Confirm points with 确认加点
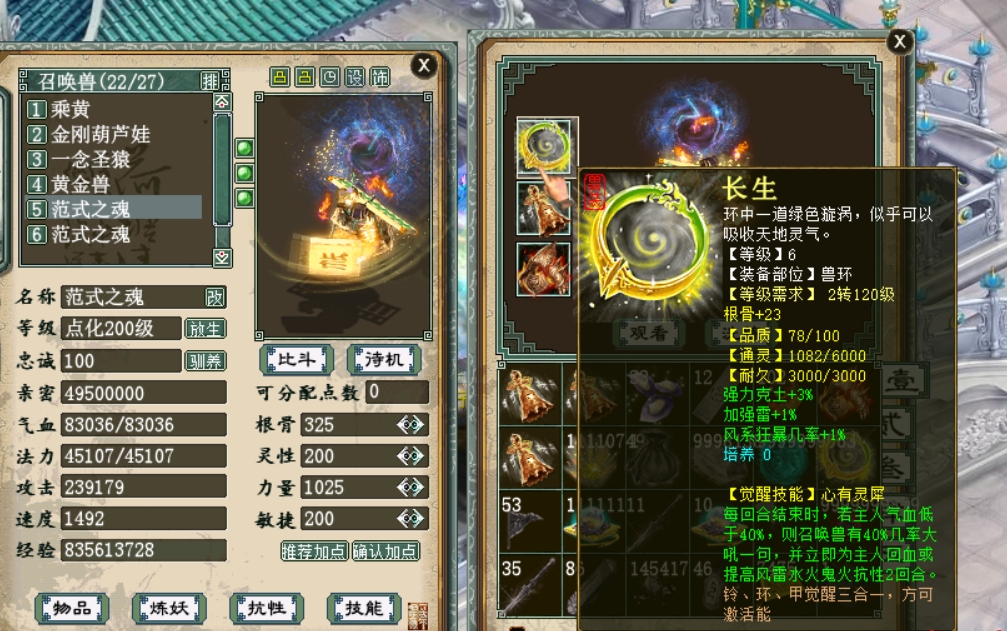 (x=386, y=551)
